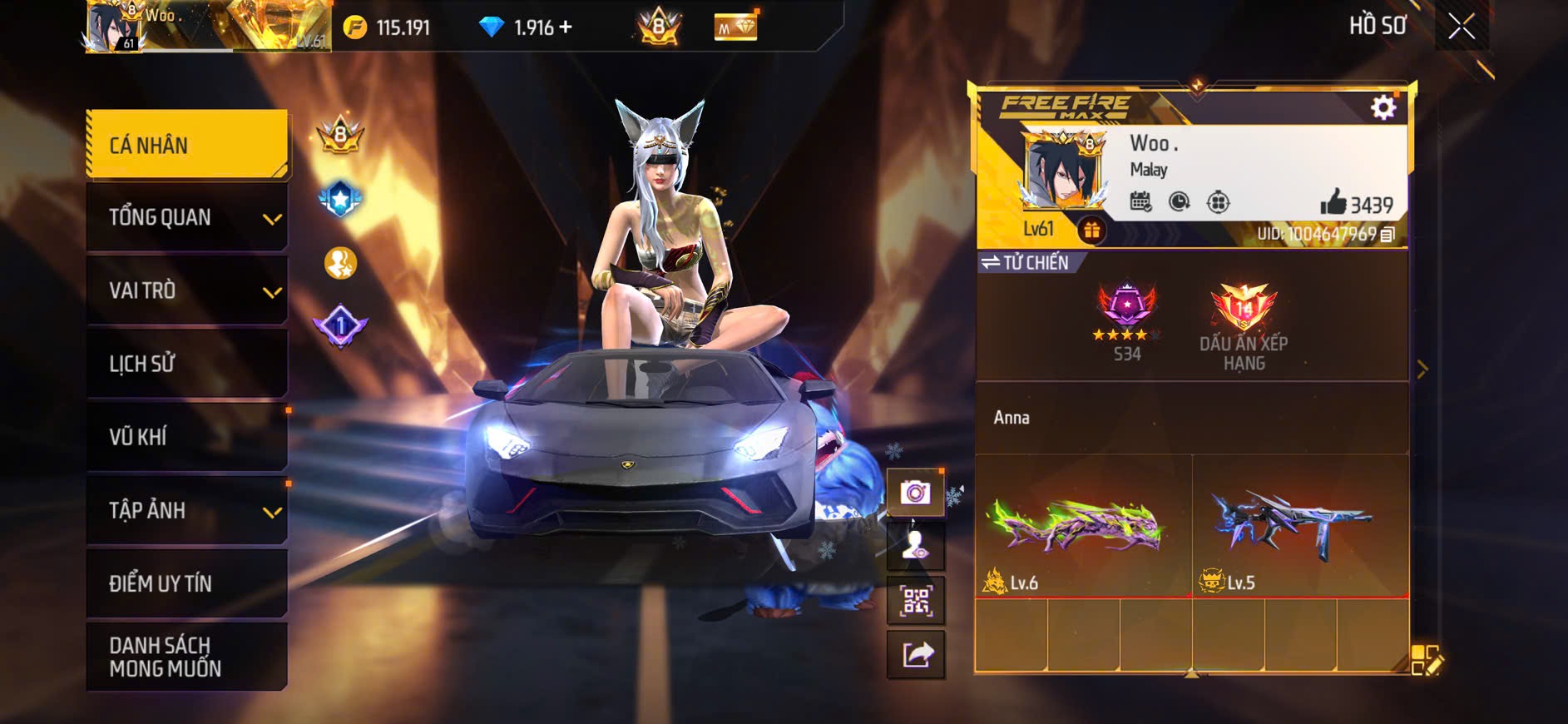
Task: Open profile settings gear icon
Action: pyautogui.click(x=1383, y=107)
